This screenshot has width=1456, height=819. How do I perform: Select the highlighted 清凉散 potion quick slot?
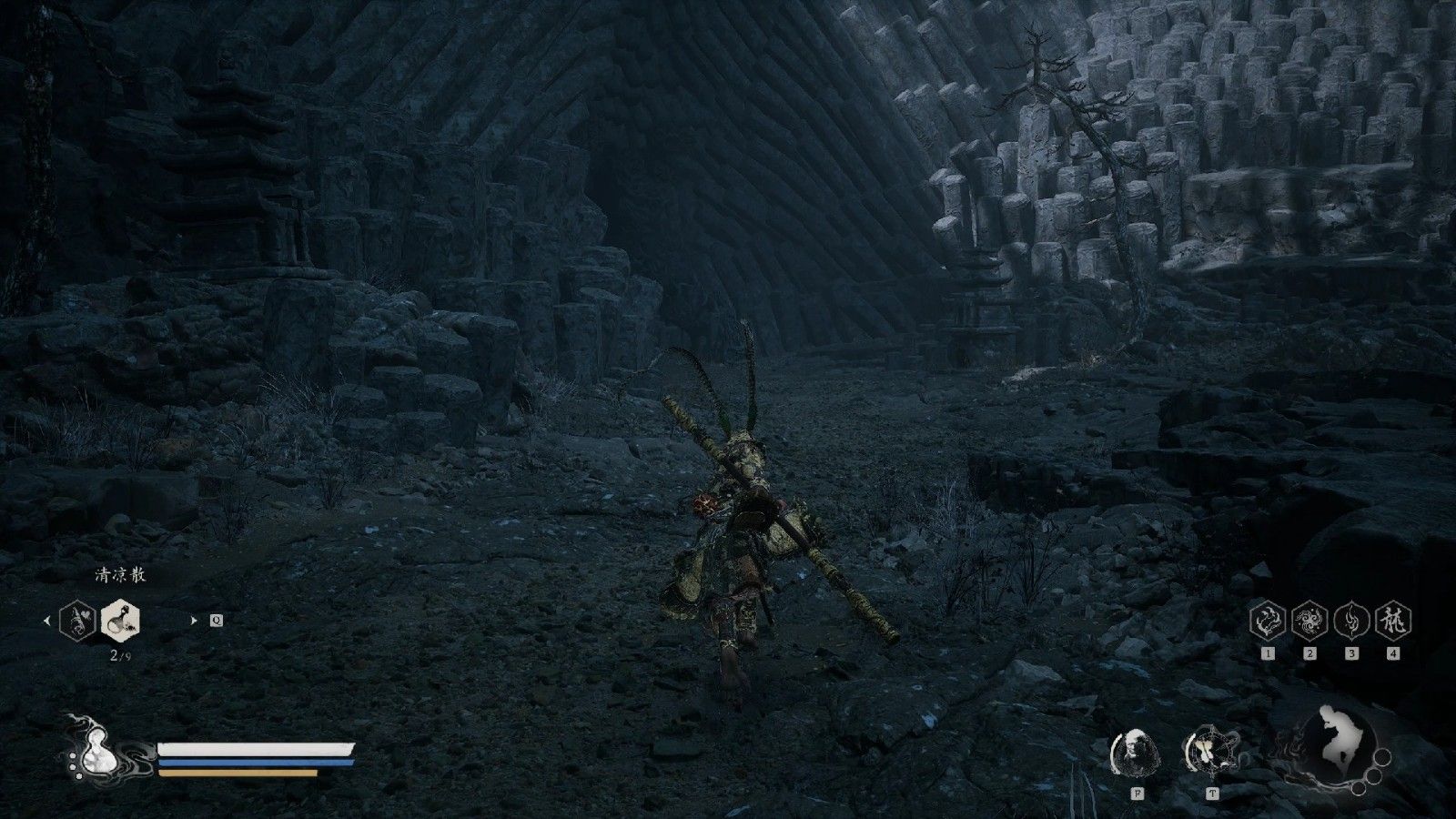120,621
